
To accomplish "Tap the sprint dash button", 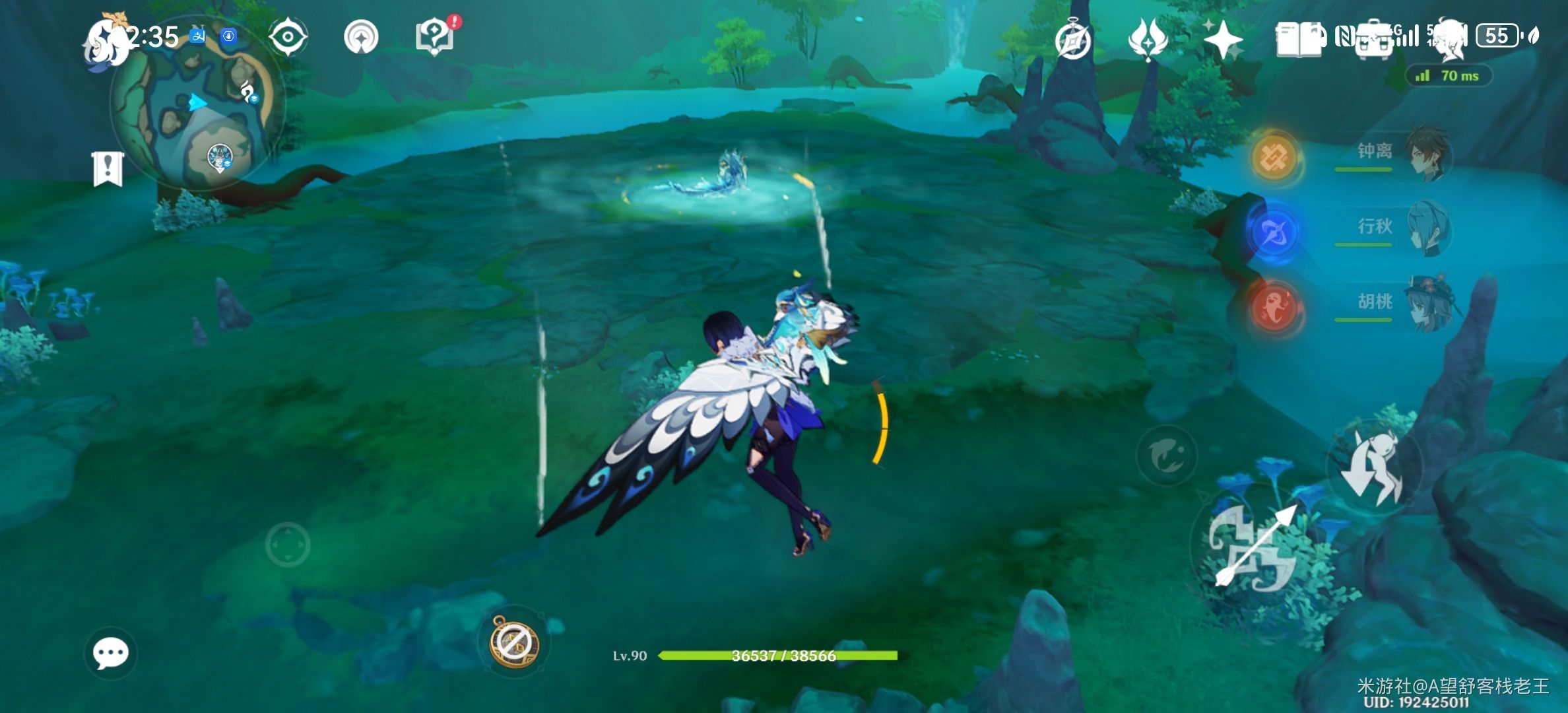I will coord(1167,456).
